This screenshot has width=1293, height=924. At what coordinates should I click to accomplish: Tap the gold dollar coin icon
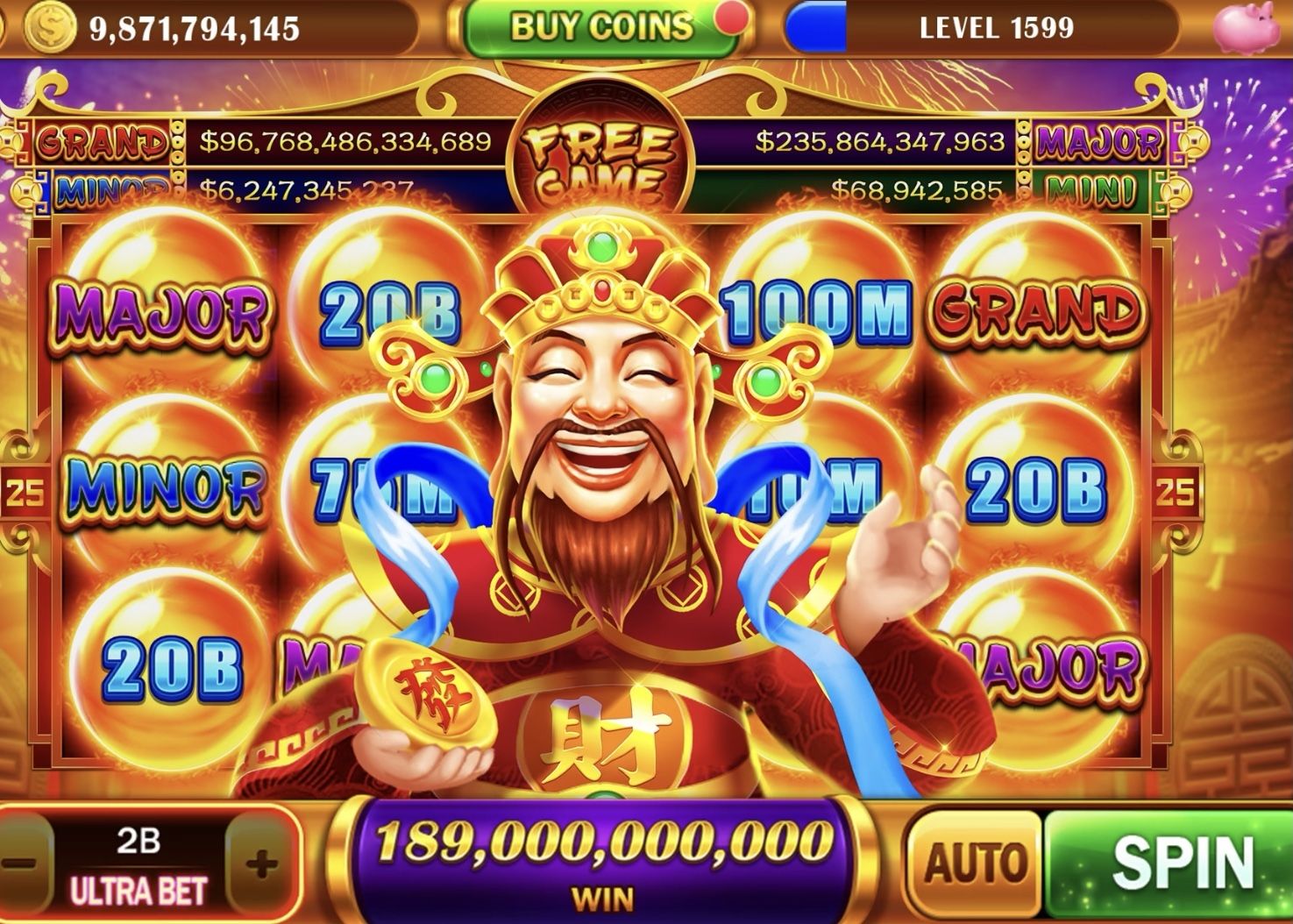point(50,28)
